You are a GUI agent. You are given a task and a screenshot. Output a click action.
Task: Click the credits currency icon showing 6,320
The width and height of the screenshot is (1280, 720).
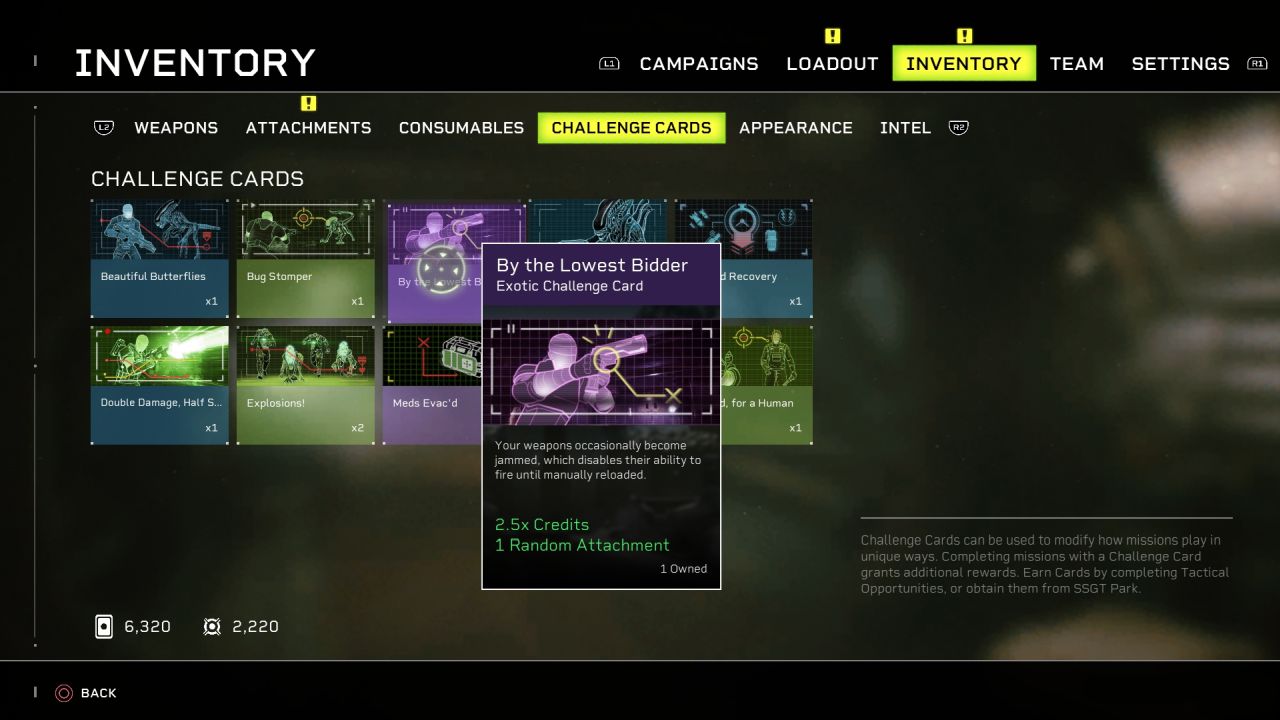click(x=104, y=626)
